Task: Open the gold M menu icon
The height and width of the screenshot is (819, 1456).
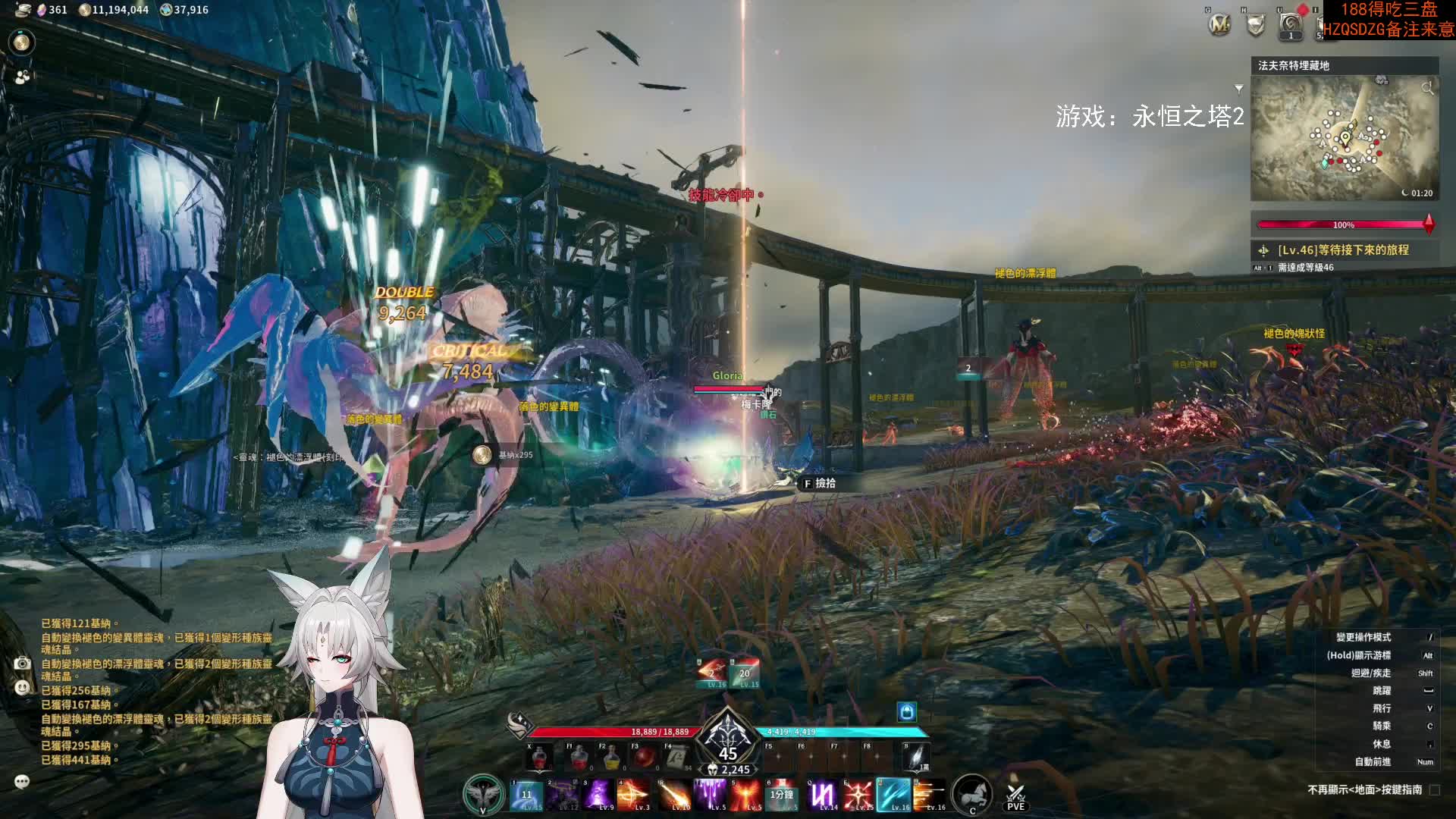Action: pos(1219,25)
